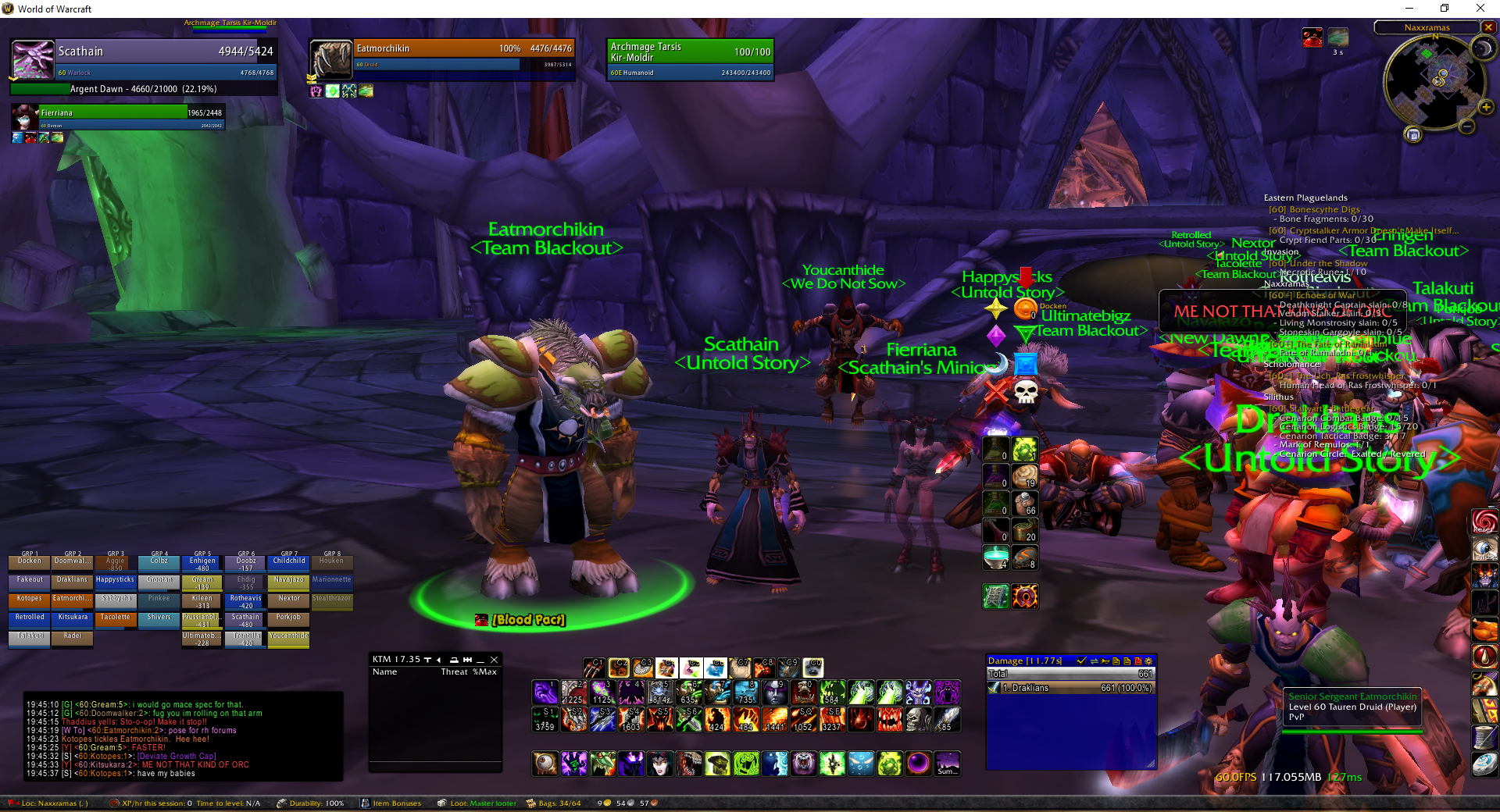Screen dimensions: 1500x812
Task: Select Youcanthide's yellow raid frame
Action: 288,636
